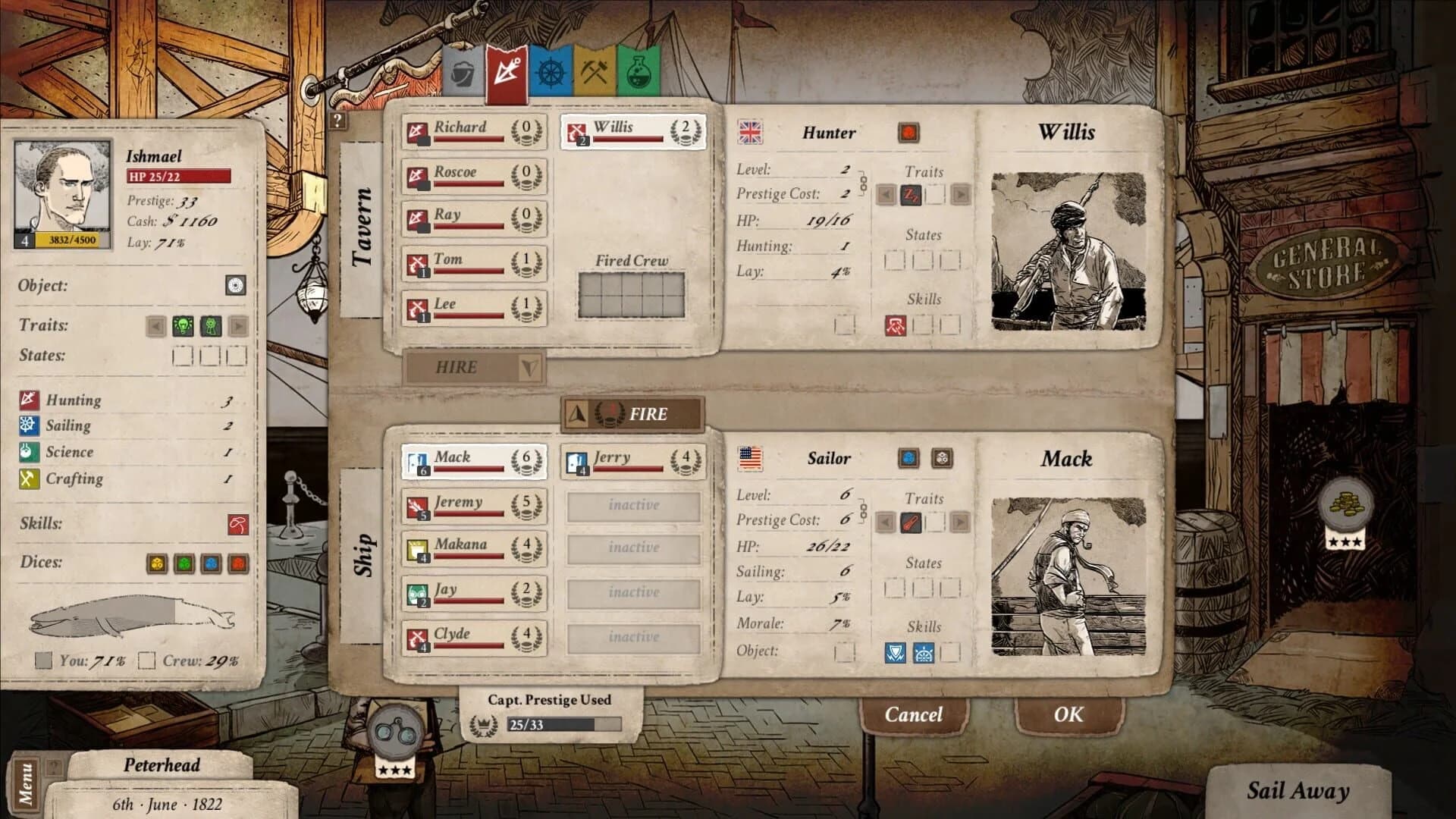Open the help question mark
The height and width of the screenshot is (819, 1456).
tap(337, 120)
